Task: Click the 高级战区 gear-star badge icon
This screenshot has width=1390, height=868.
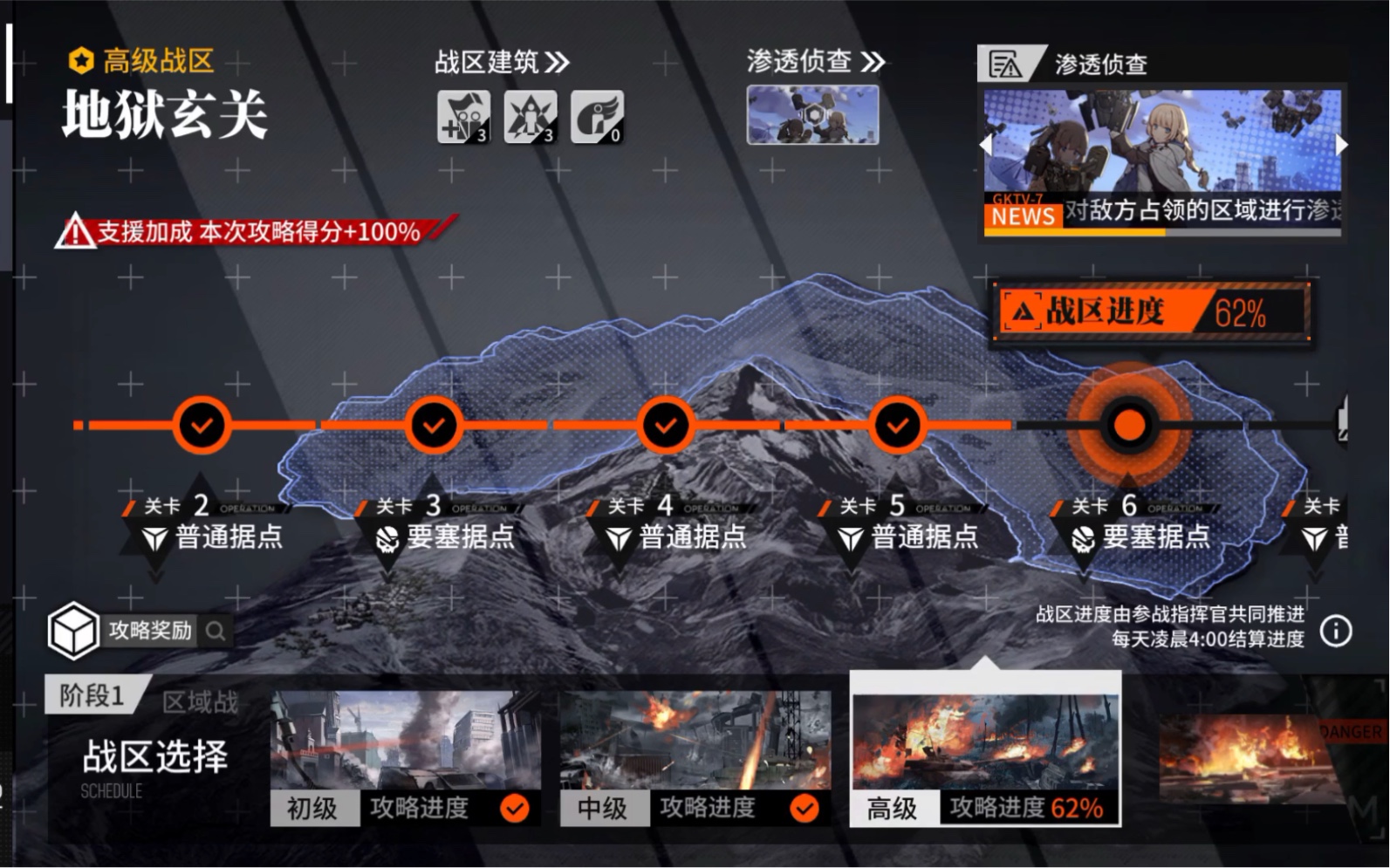Action: coord(79,60)
